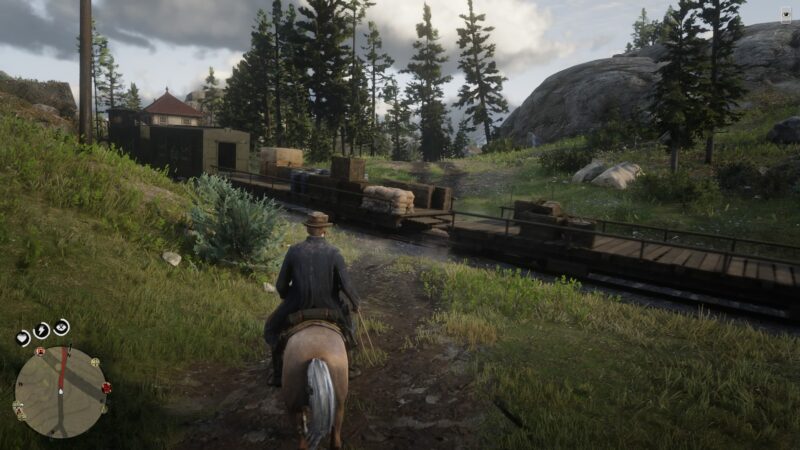
Task: Select the heart health core icon
Action: click(x=23, y=337)
